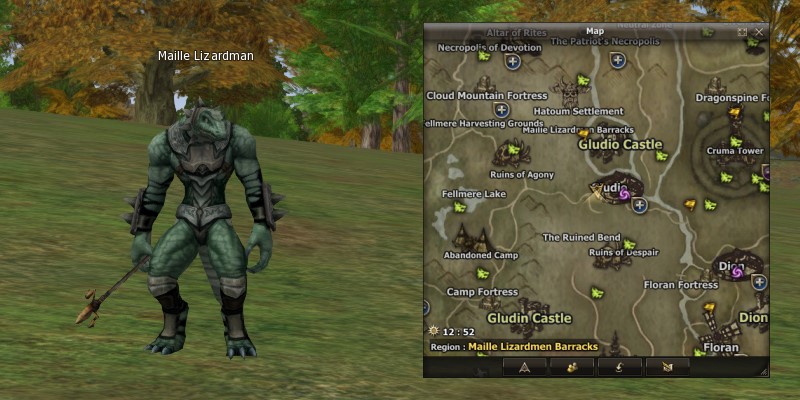Select the Abandoned Camp tents marker

(470, 237)
